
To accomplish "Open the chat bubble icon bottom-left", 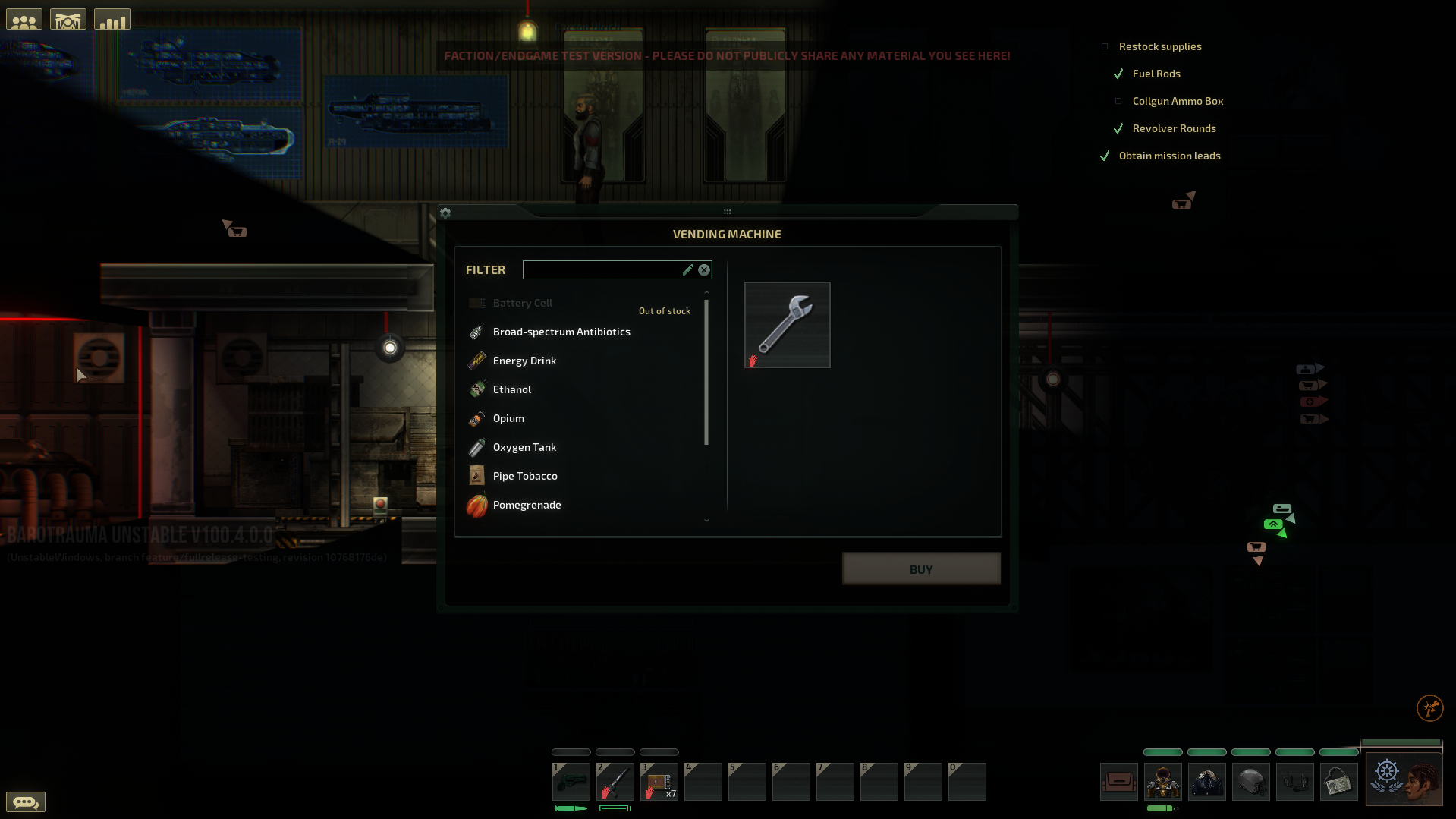I will [x=26, y=802].
